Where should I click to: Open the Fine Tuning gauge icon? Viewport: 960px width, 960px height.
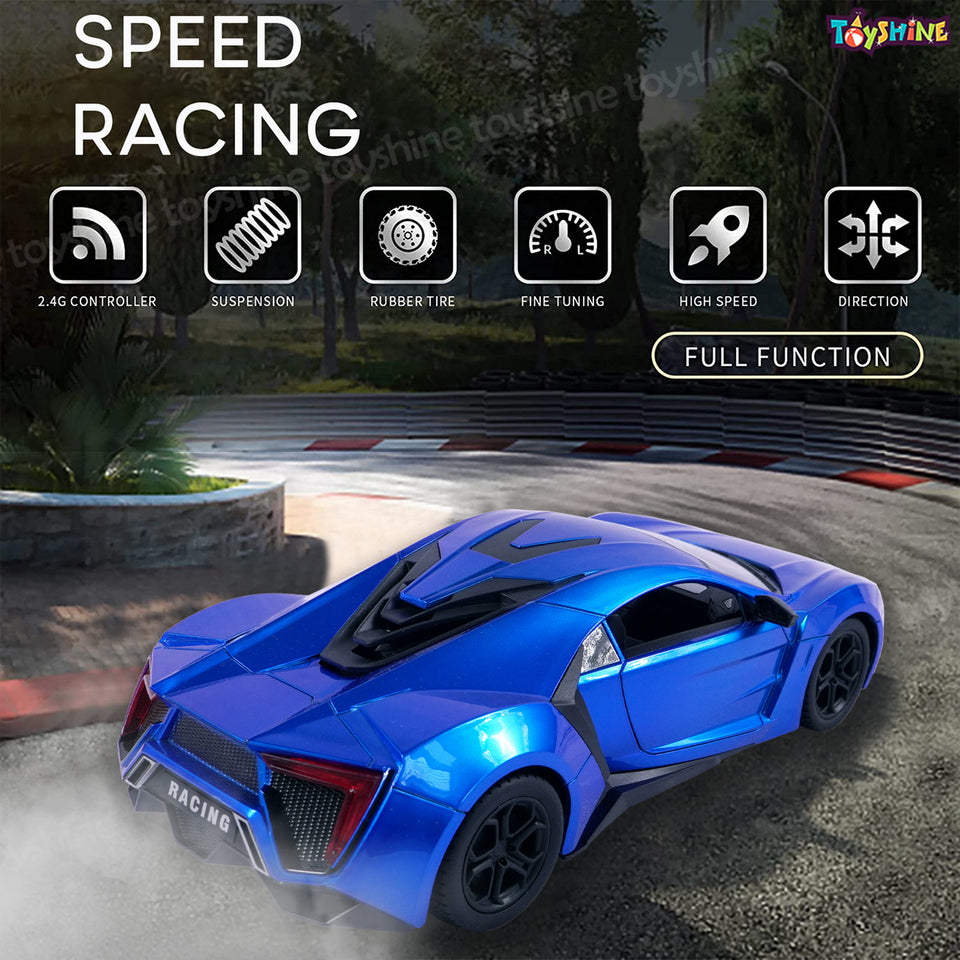point(563,235)
